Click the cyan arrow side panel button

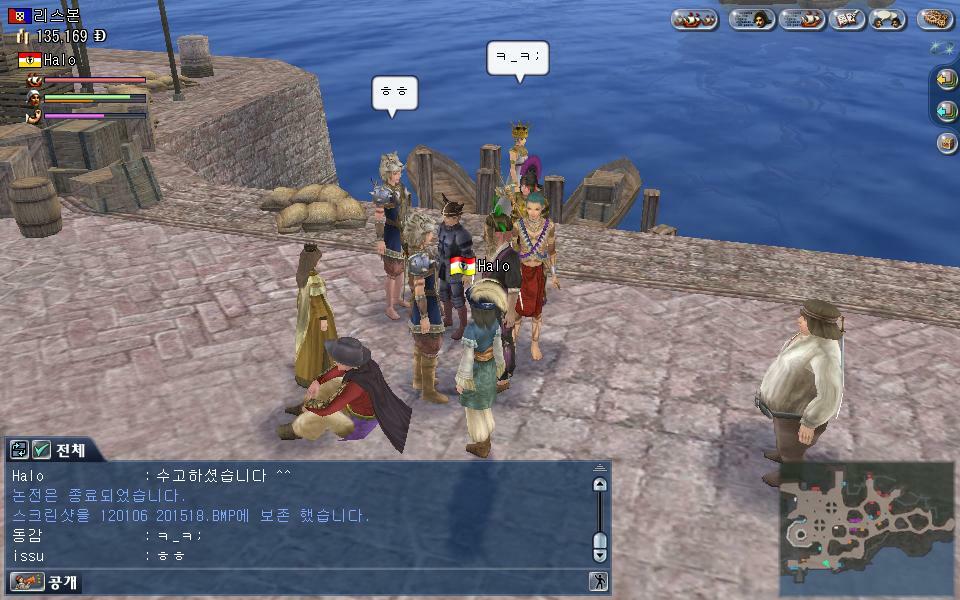(946, 111)
